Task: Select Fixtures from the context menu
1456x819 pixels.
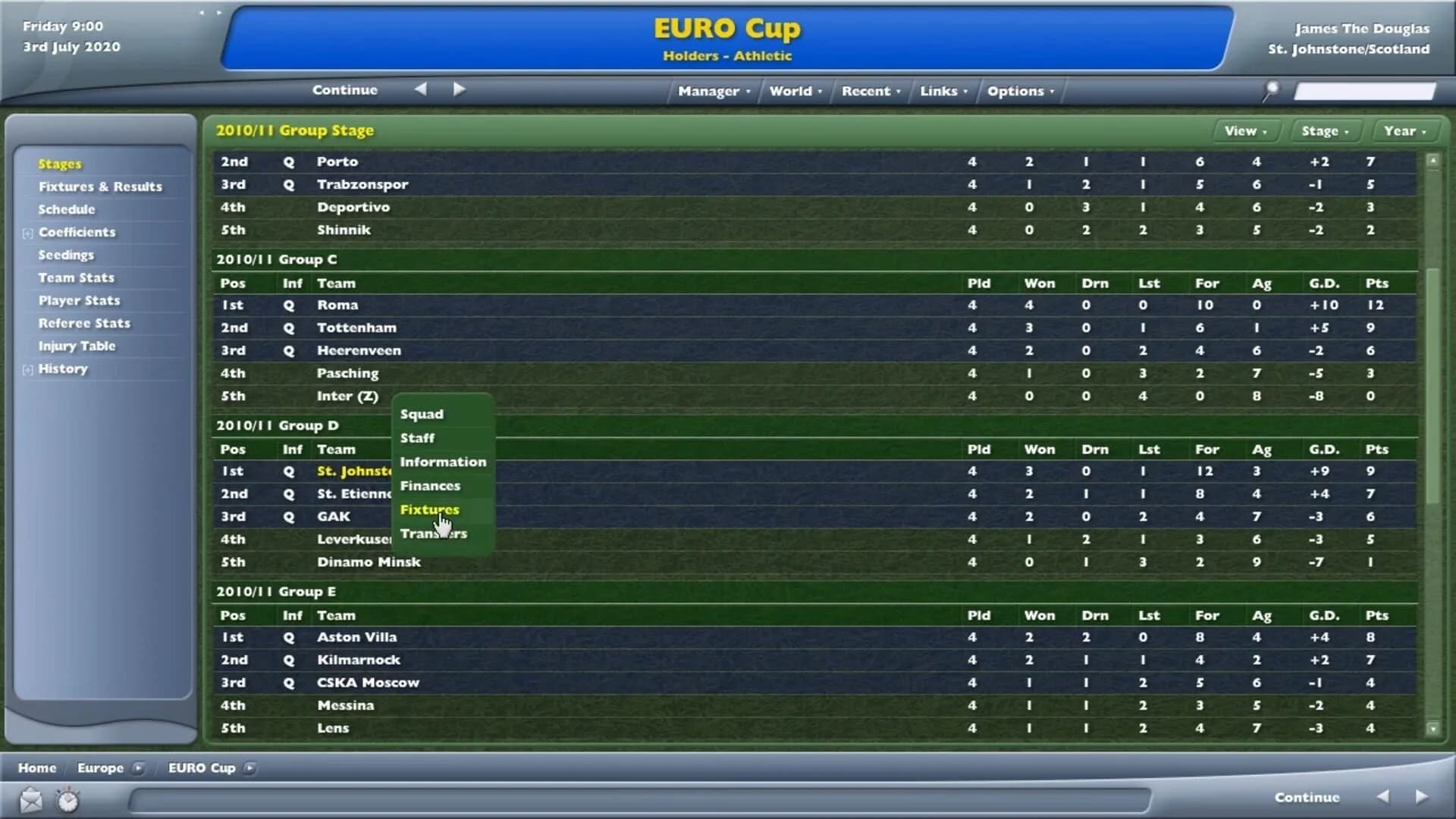Action: [x=429, y=510]
